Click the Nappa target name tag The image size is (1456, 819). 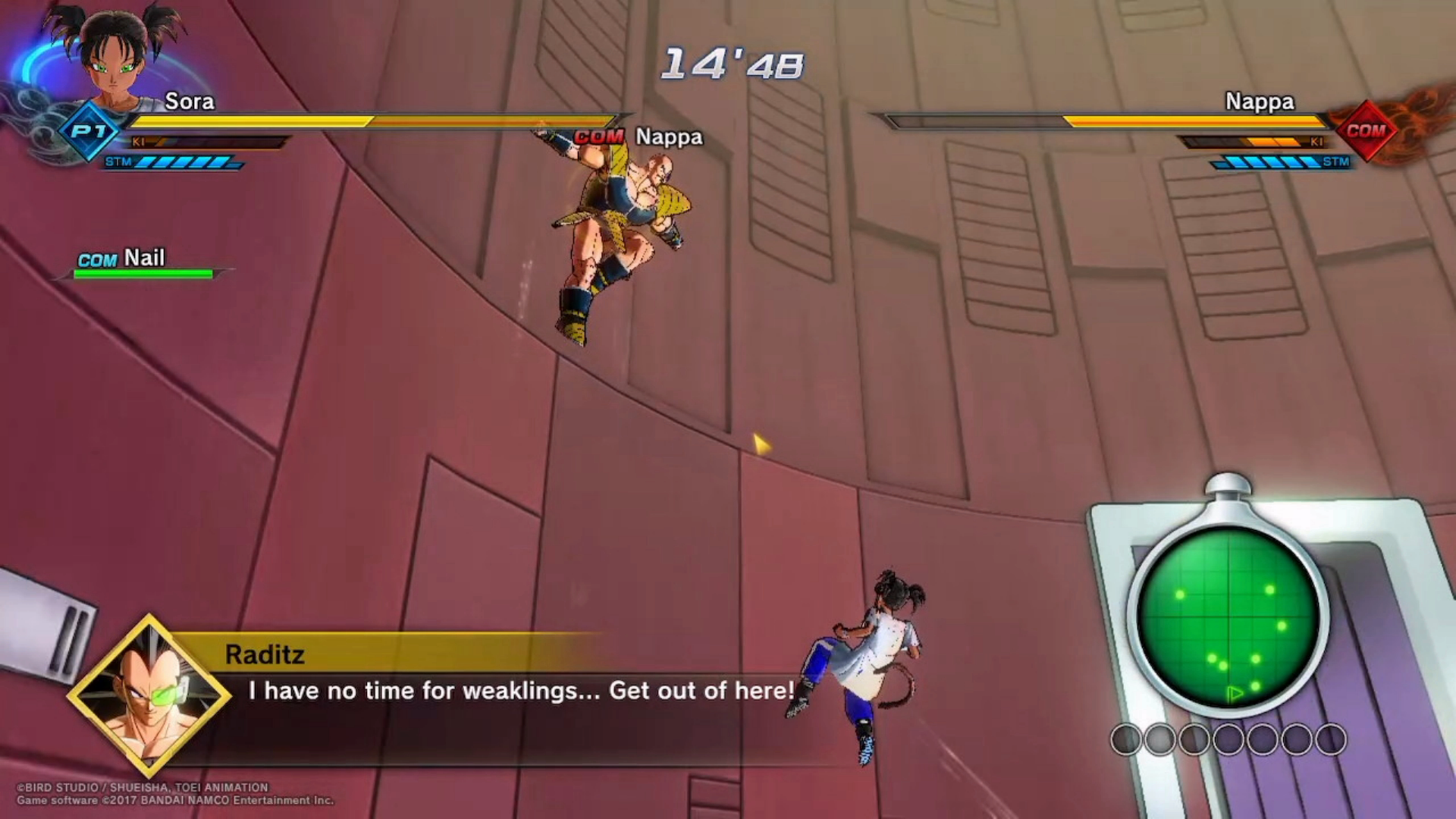pos(668,137)
